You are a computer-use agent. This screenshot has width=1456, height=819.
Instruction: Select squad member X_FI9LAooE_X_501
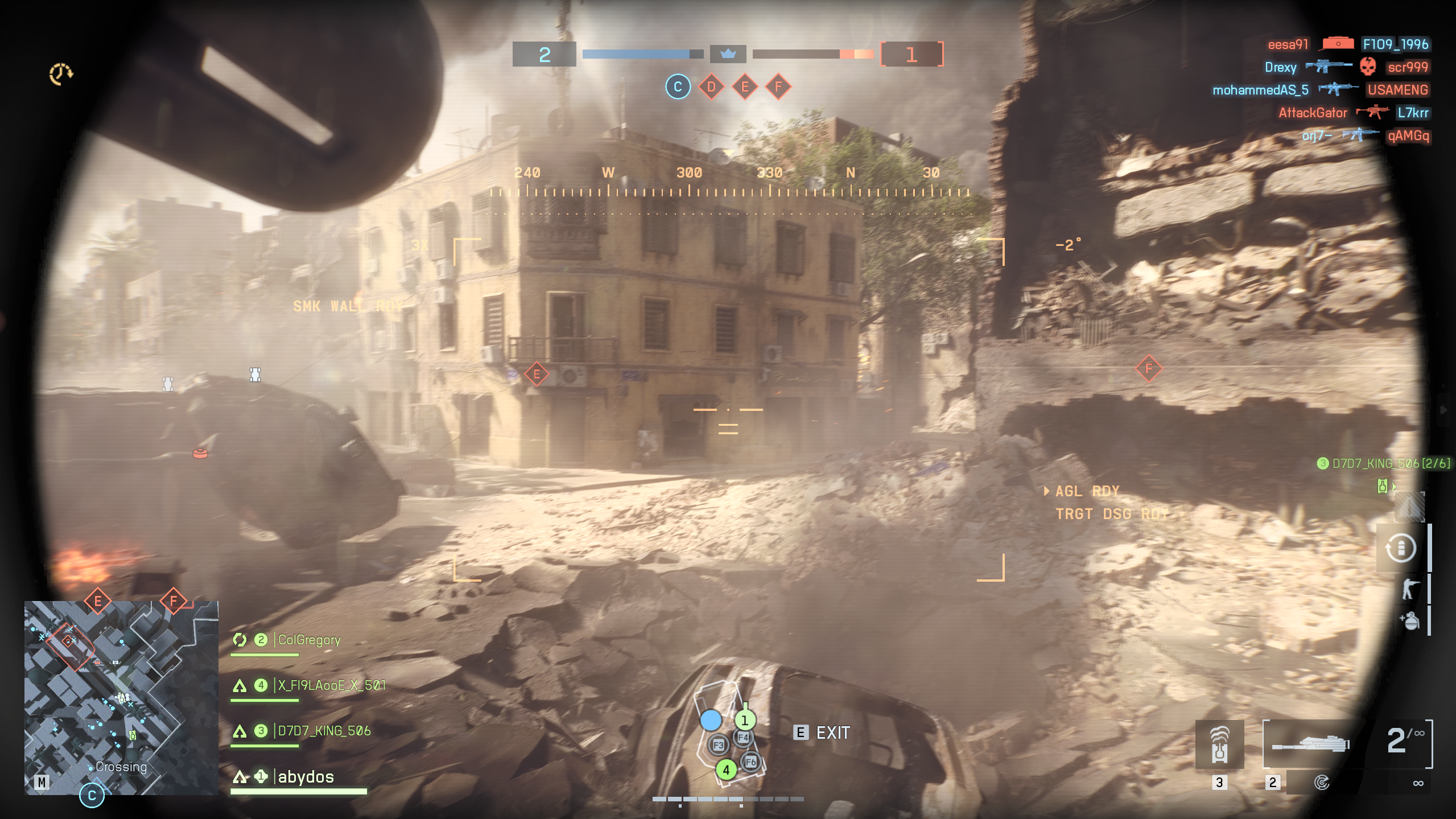coord(331,685)
